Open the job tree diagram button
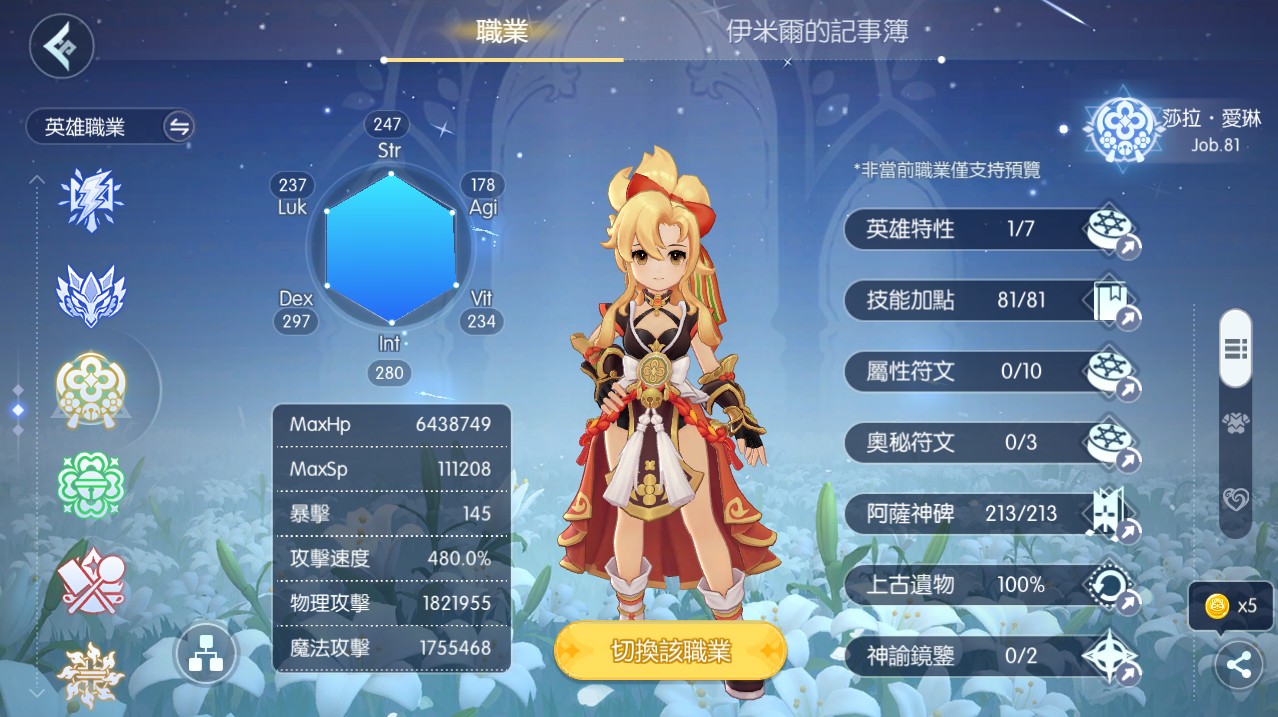This screenshot has width=1278, height=717. 206,656
